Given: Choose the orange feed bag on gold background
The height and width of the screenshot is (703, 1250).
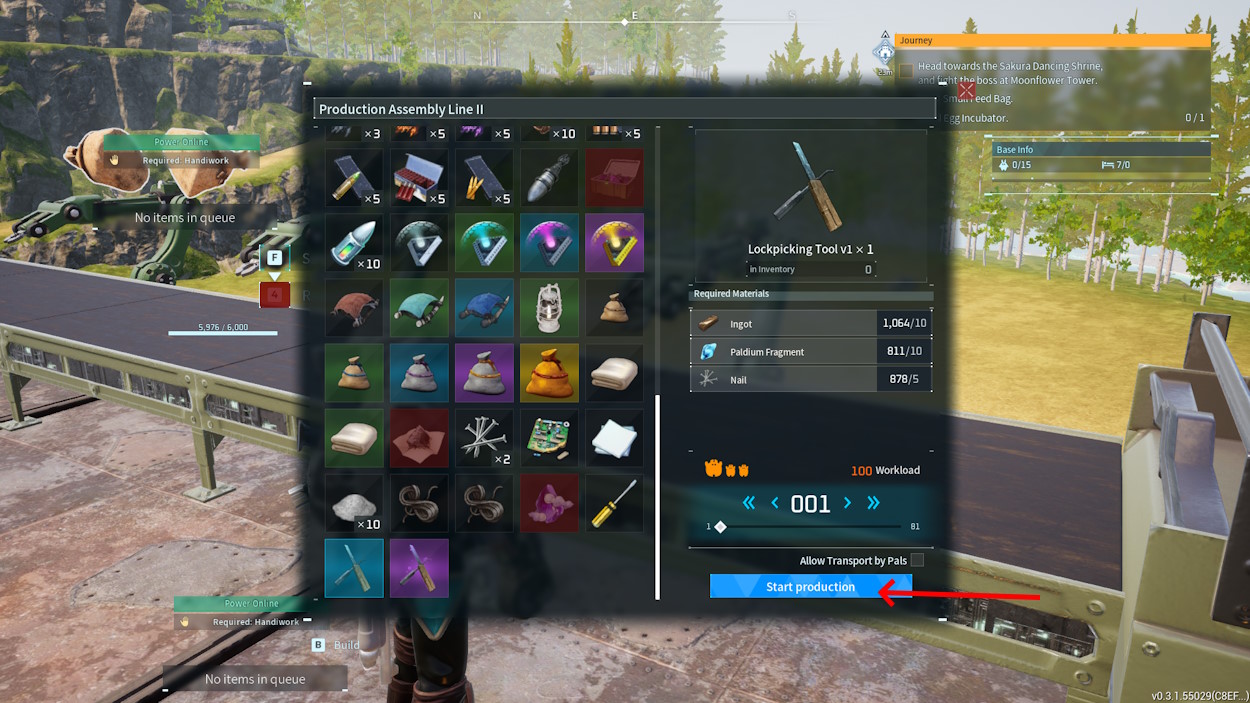Looking at the screenshot, I should pyautogui.click(x=549, y=373).
